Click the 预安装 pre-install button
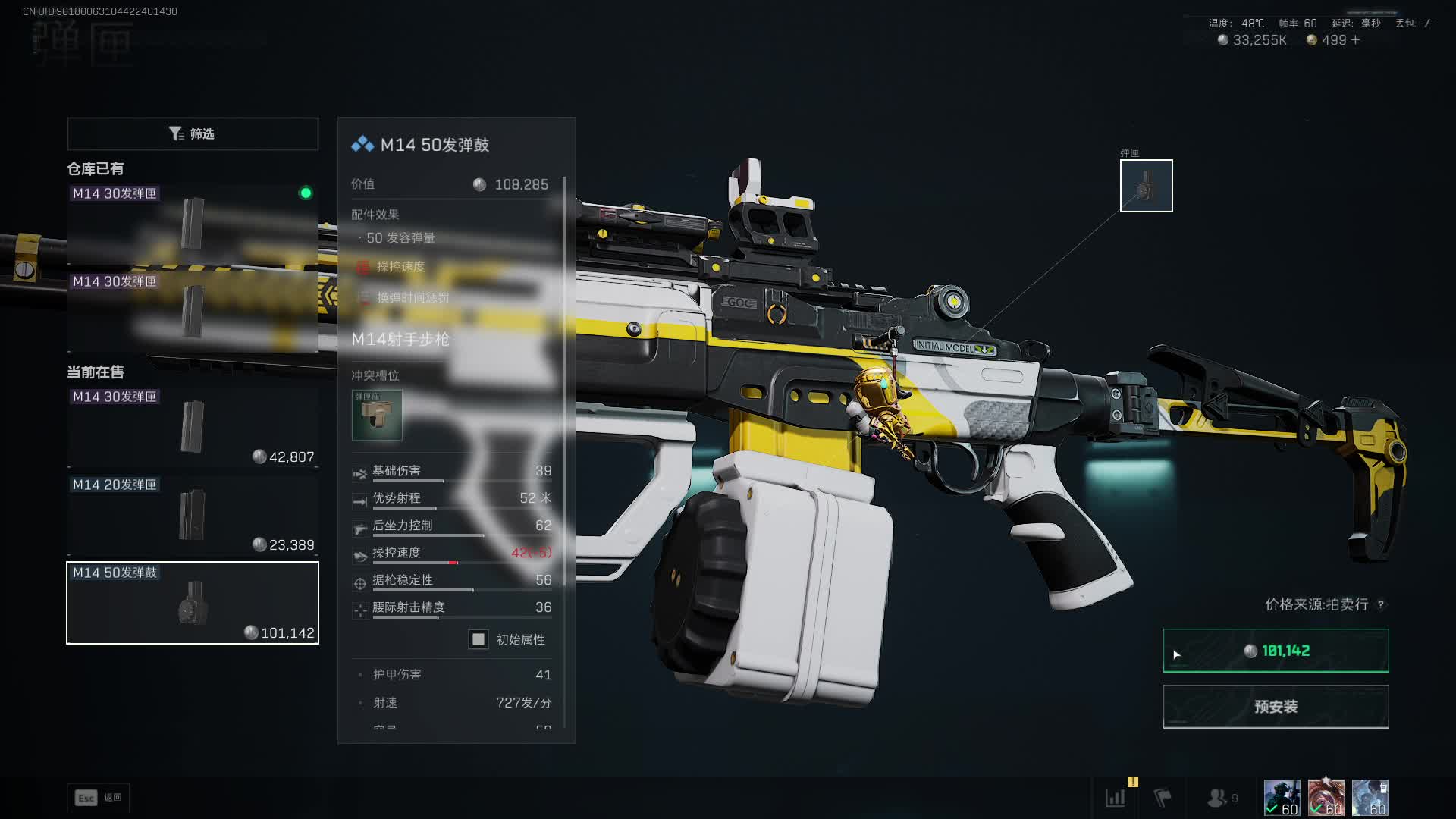1456x819 pixels. [1276, 707]
